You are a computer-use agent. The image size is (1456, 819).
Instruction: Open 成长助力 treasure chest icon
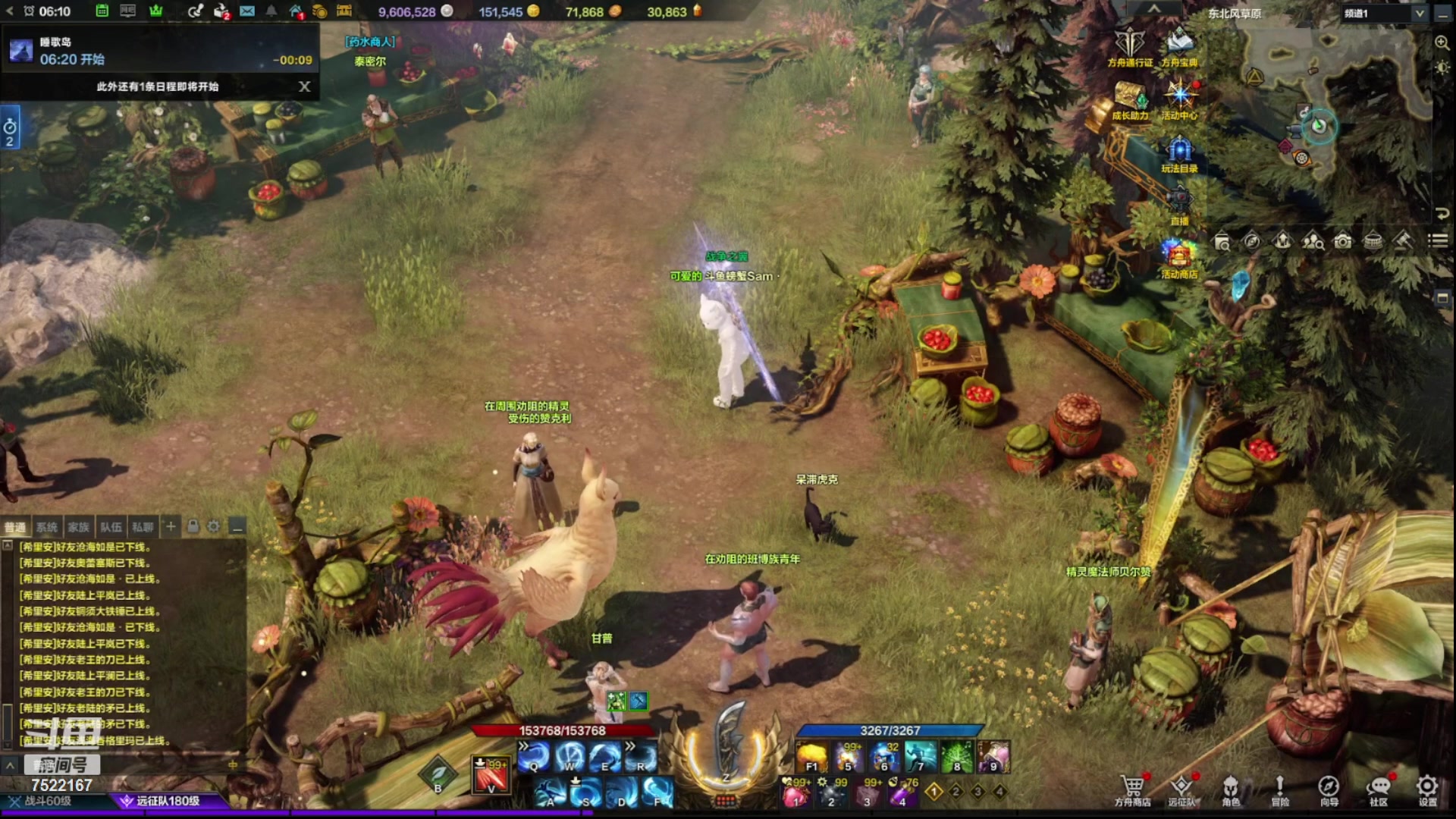[1130, 99]
